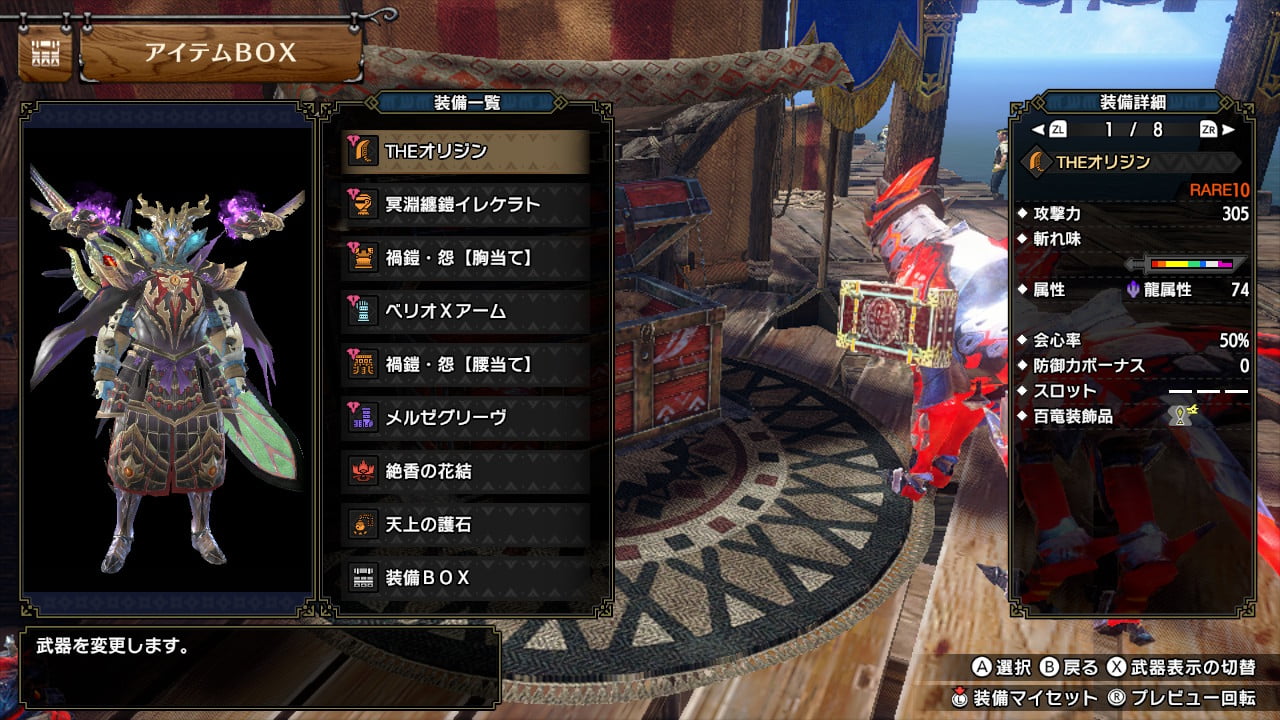Choose the メルゼグリーヴ leg armor row
This screenshot has width=1280, height=720.
click(465, 417)
